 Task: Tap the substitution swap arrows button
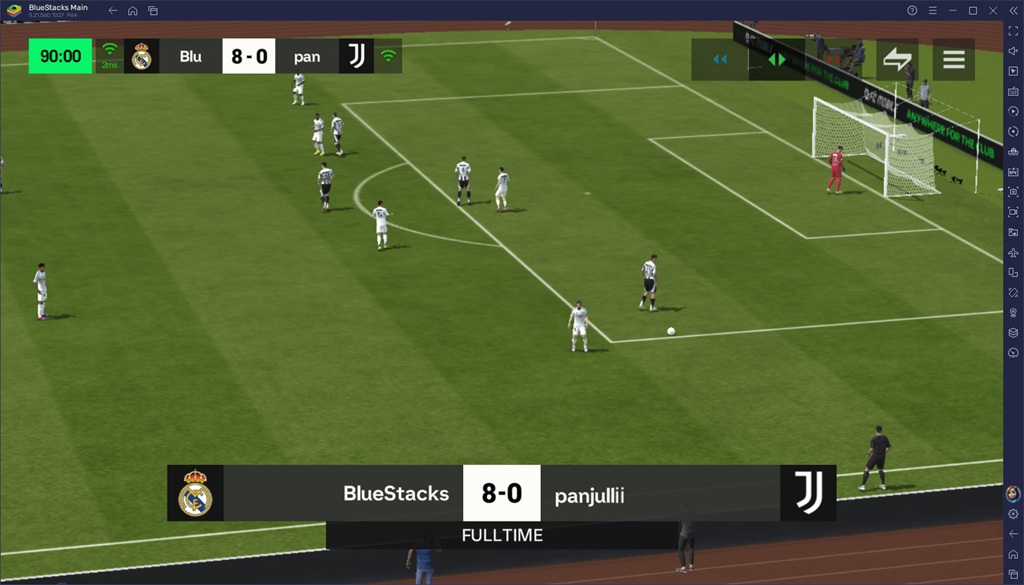897,59
